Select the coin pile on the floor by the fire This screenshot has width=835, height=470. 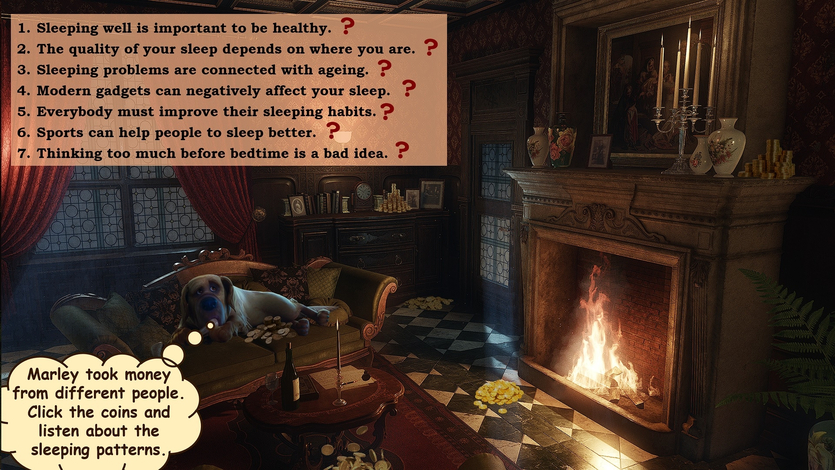coord(498,393)
